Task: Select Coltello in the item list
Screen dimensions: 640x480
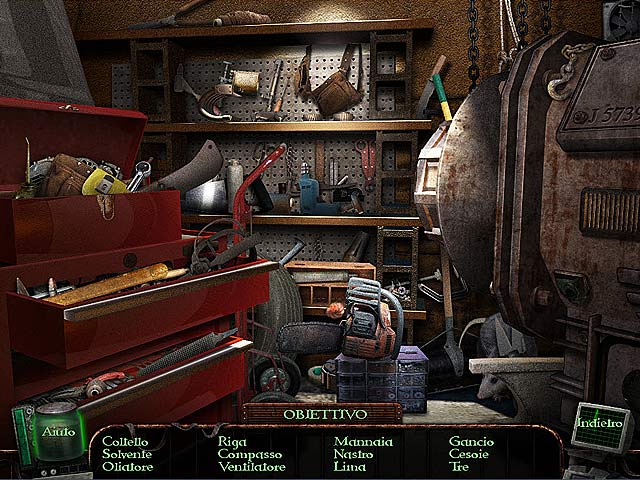Action: (125, 441)
